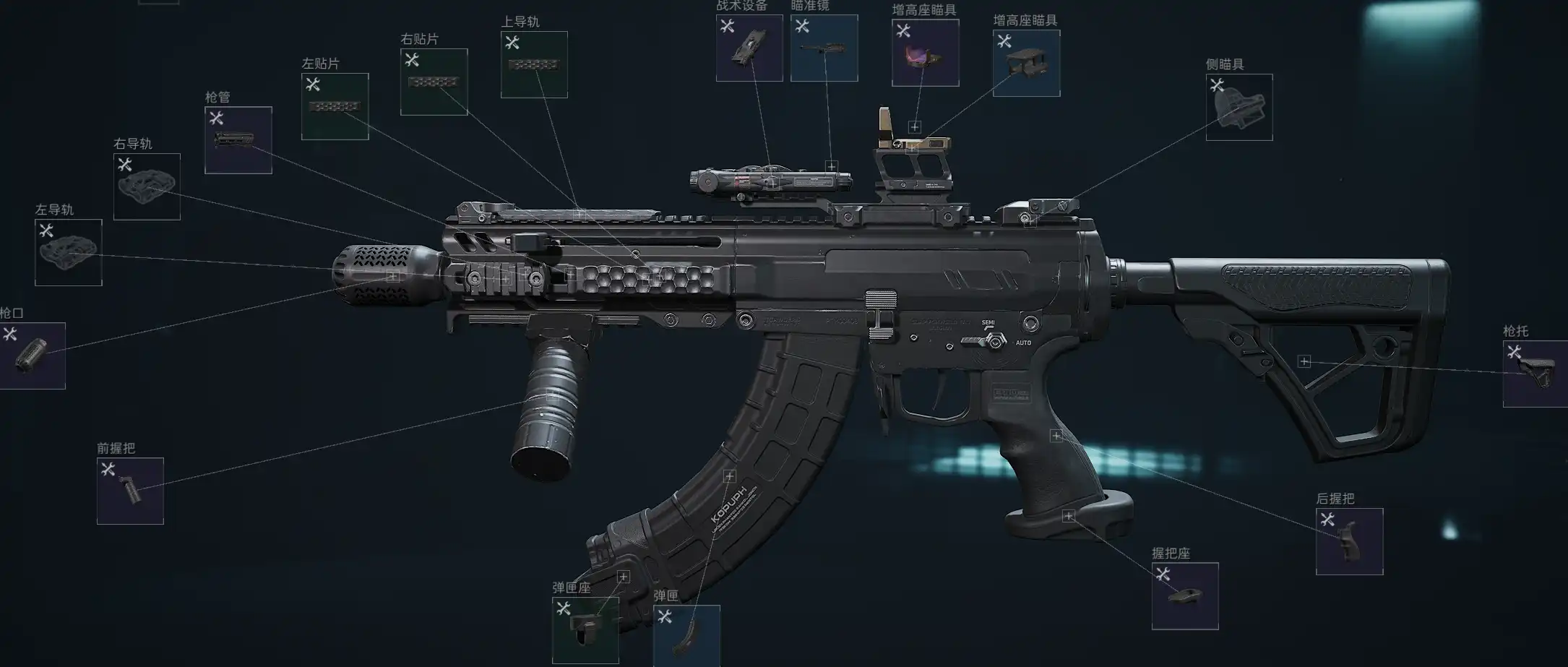Viewport: 1568px width, 667px height.
Task: Select the 增高座瞄具 slot with purple sight
Action: pos(925,53)
